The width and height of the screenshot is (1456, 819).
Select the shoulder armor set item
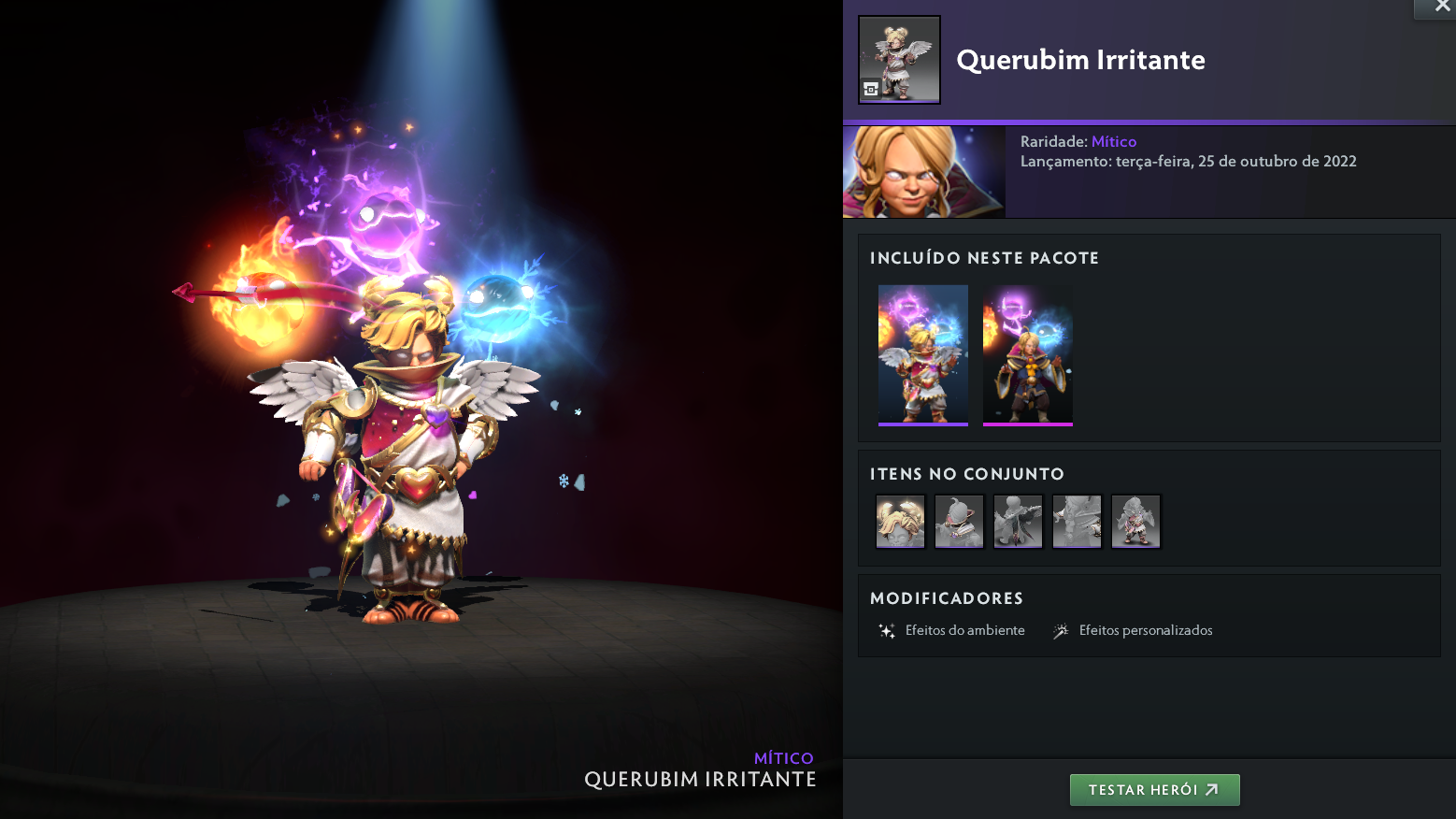(x=959, y=522)
